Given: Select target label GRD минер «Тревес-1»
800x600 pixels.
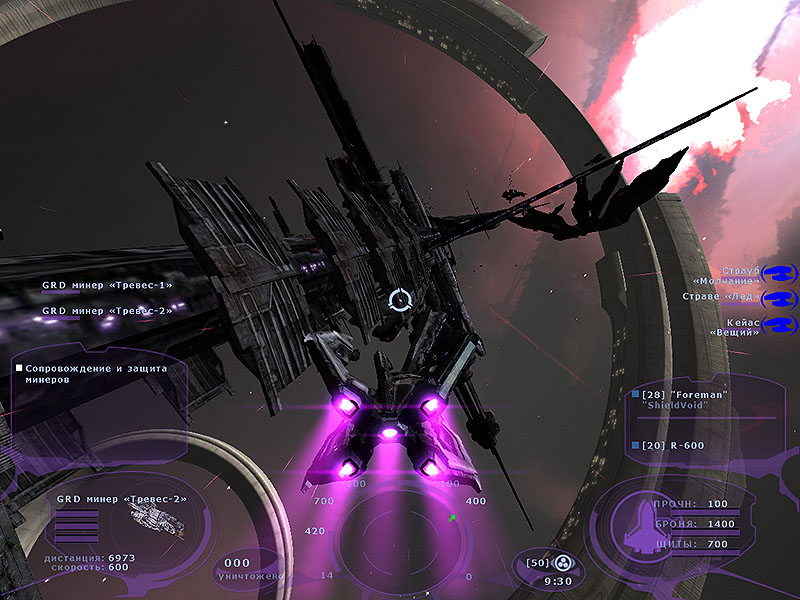Looking at the screenshot, I should [107, 285].
